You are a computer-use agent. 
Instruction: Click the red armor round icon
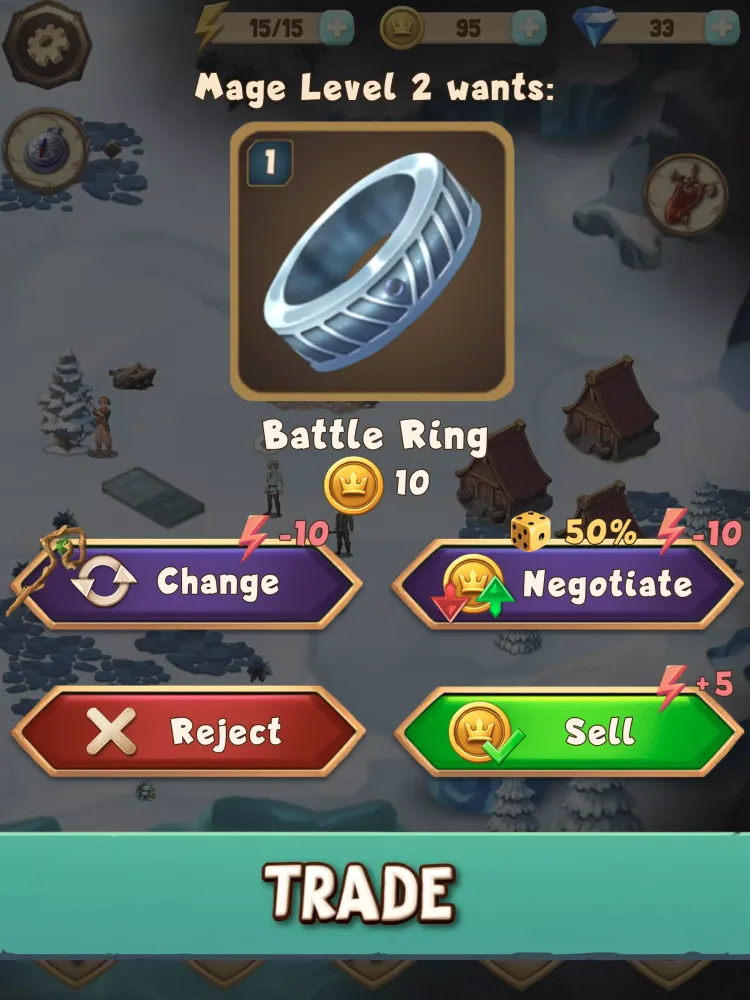[x=685, y=194]
